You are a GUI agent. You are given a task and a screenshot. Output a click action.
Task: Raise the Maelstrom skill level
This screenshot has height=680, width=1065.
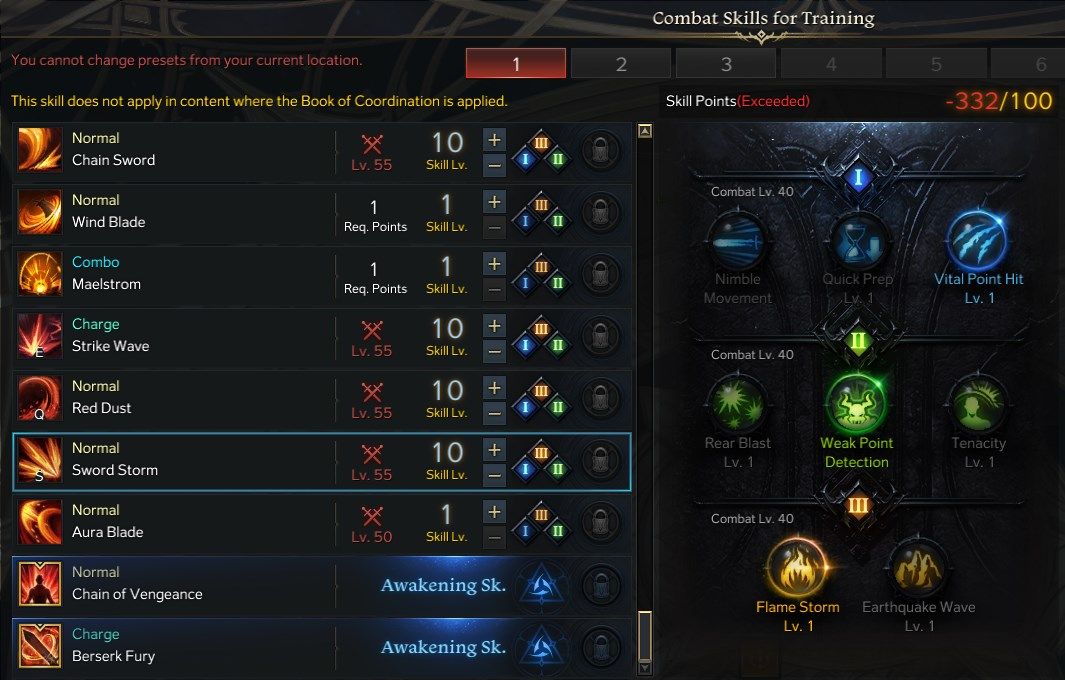(x=494, y=263)
